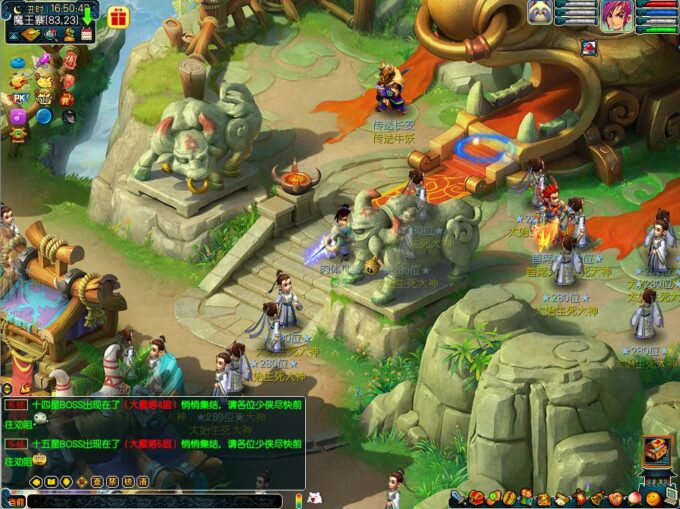Screen dimensions: 680x509
Task: Toggle the 锁 chat lock button
Action: (128, 481)
